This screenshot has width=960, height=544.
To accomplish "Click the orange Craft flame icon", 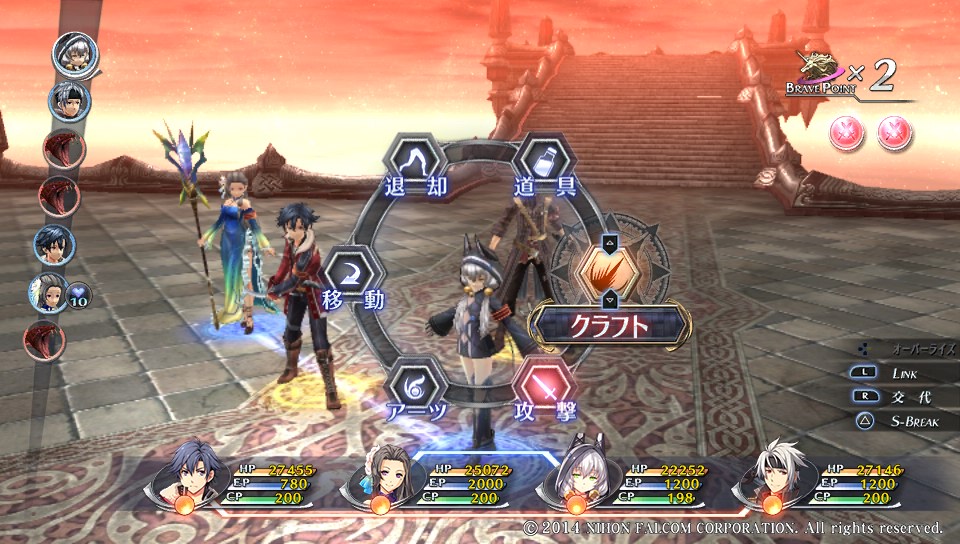I will 609,270.
